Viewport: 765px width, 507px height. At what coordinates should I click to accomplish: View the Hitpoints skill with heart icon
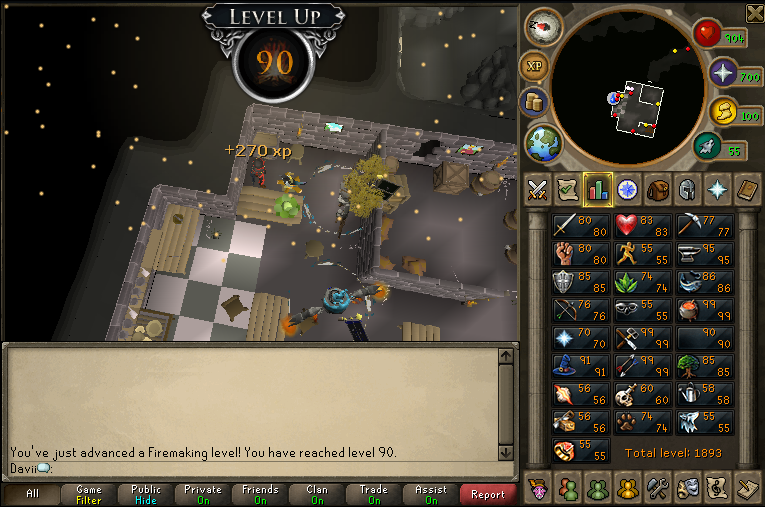(643, 227)
